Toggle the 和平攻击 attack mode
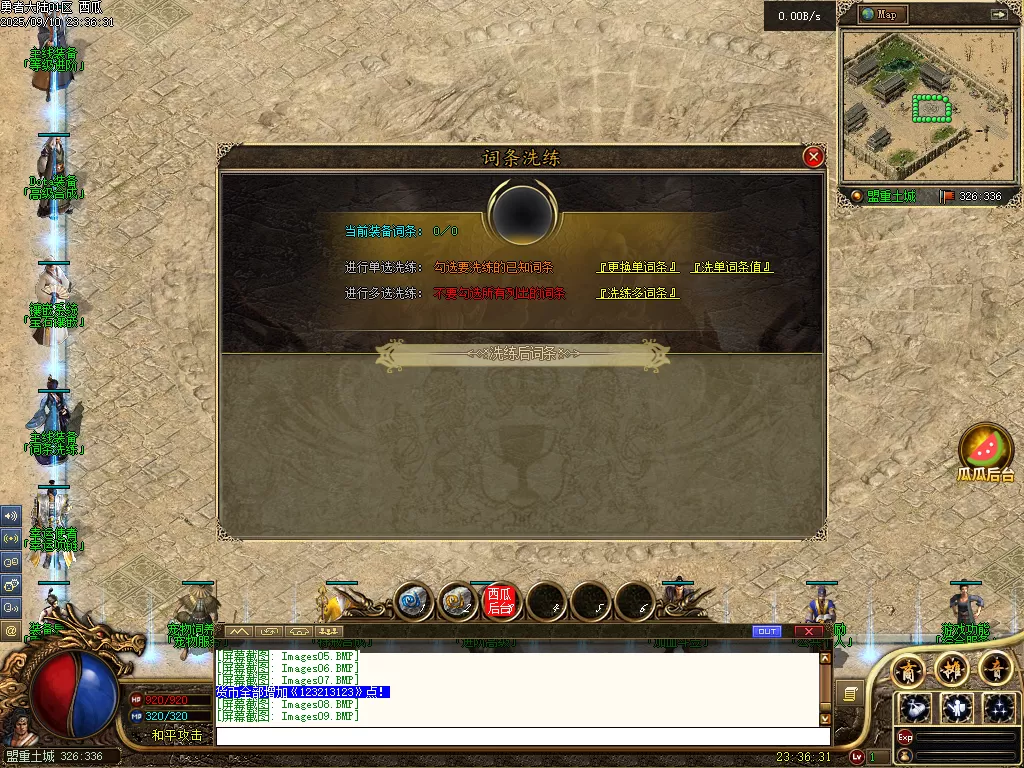The height and width of the screenshot is (768, 1024). pos(177,735)
